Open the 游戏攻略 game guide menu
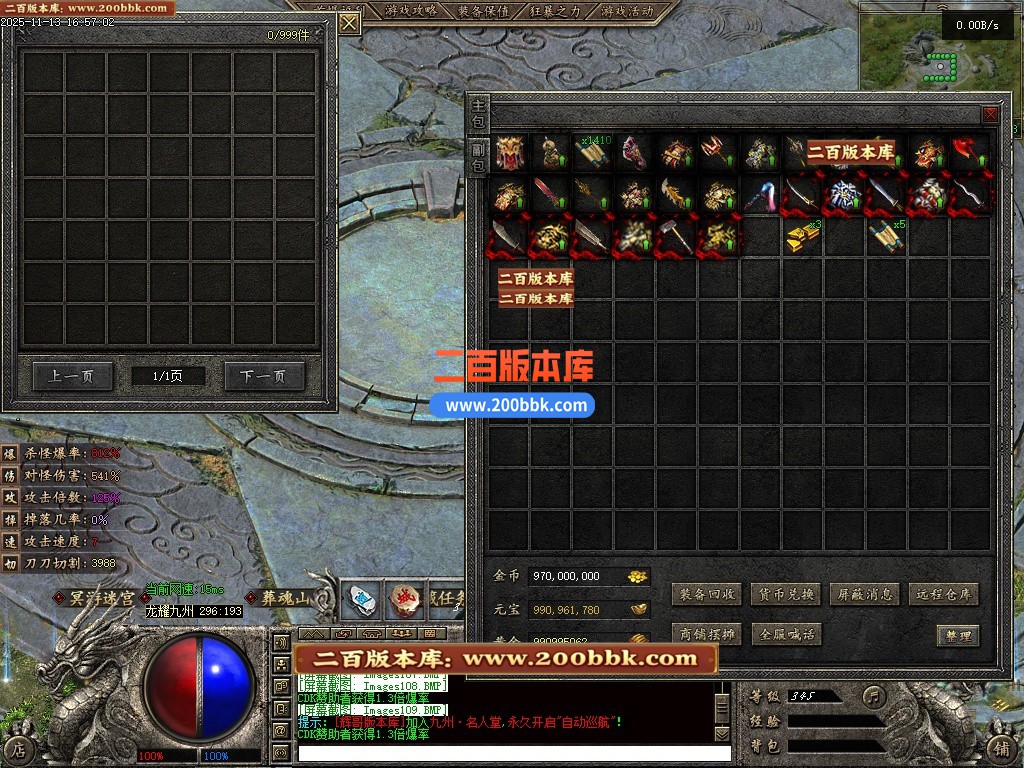Viewport: 1024px width, 768px height. 410,11
